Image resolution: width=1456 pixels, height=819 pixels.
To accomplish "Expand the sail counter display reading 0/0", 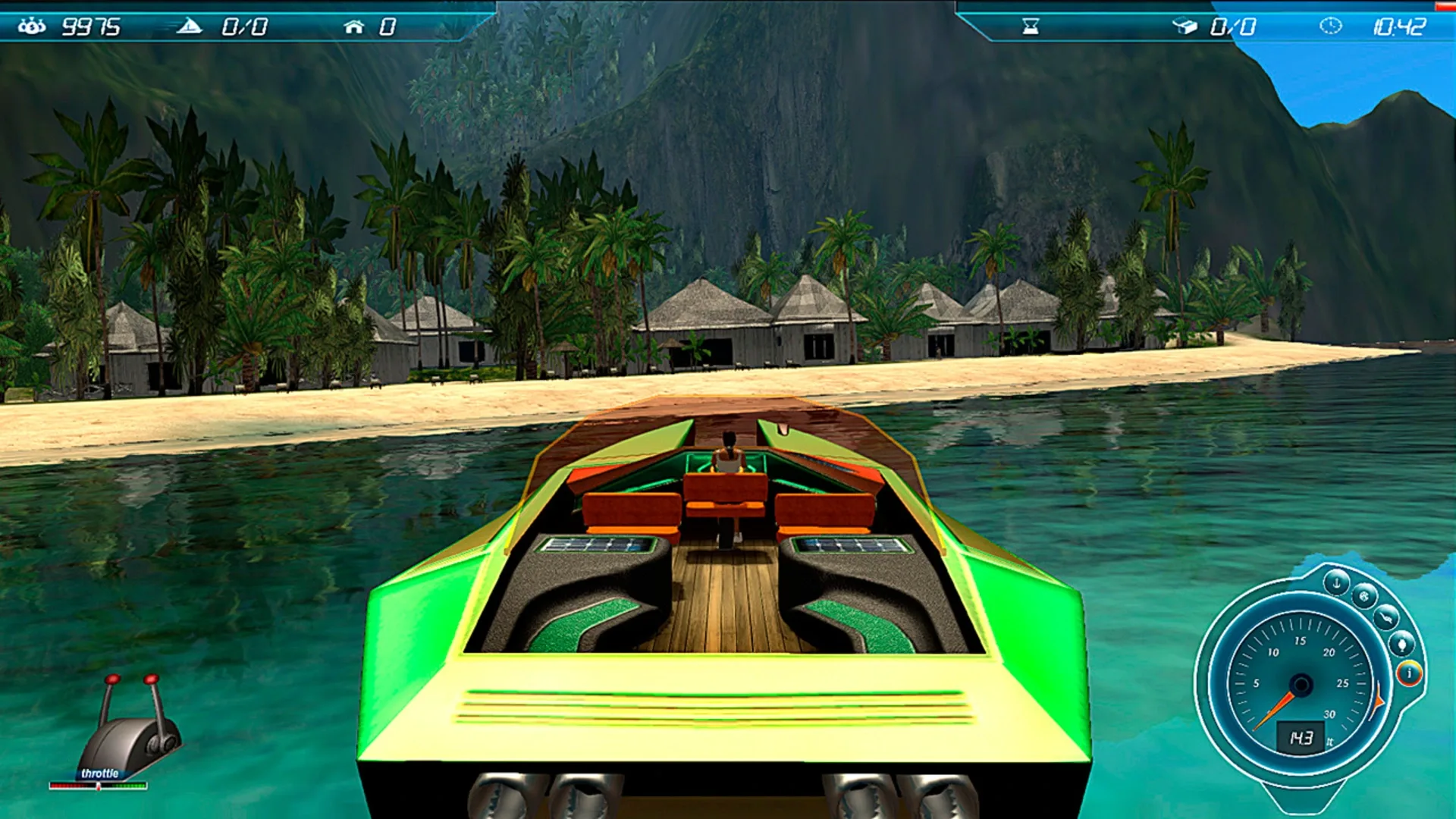I will [245, 25].
